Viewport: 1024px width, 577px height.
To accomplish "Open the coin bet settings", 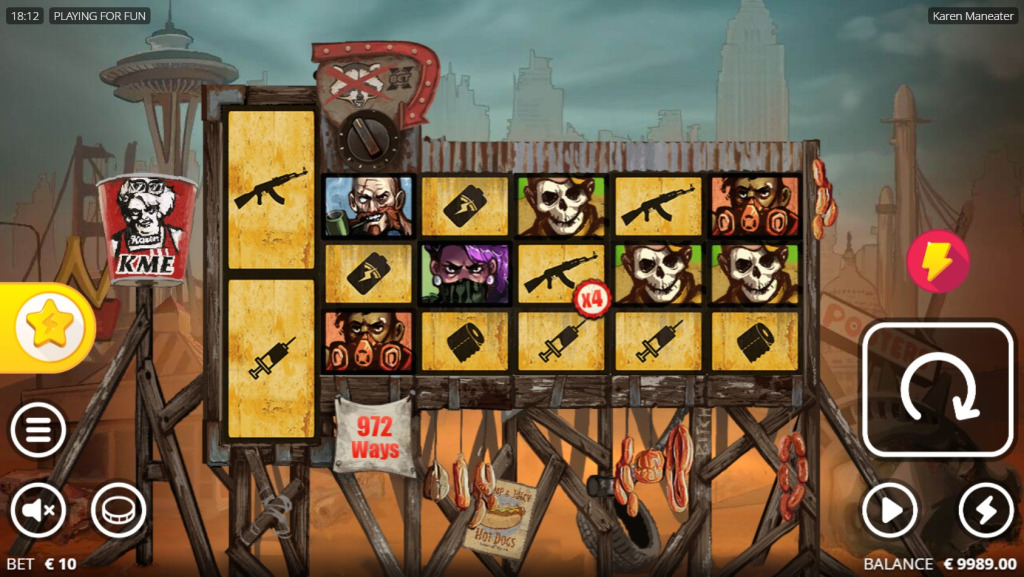I will coord(118,511).
